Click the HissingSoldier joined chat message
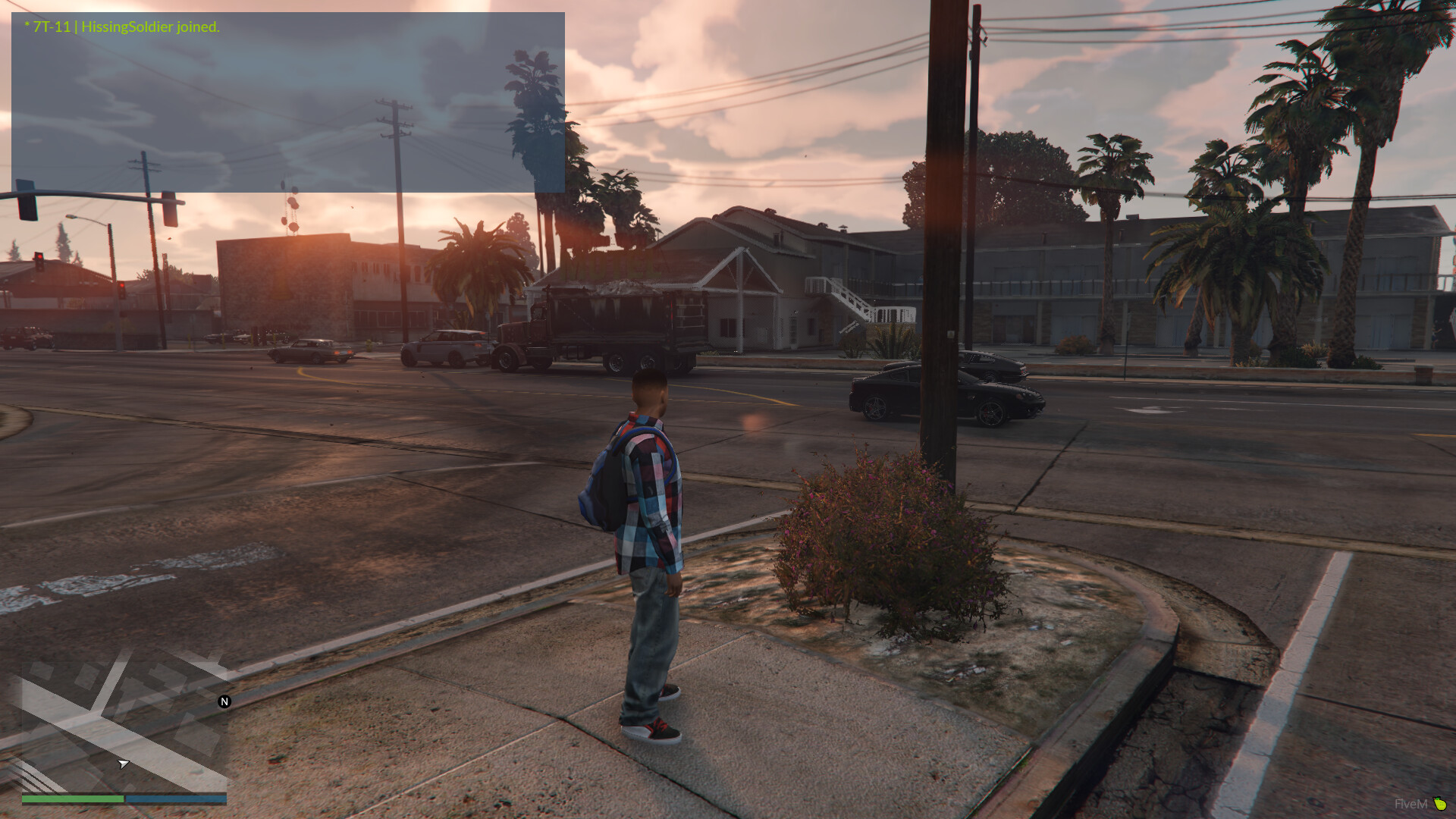The height and width of the screenshot is (819, 1456). point(122,27)
